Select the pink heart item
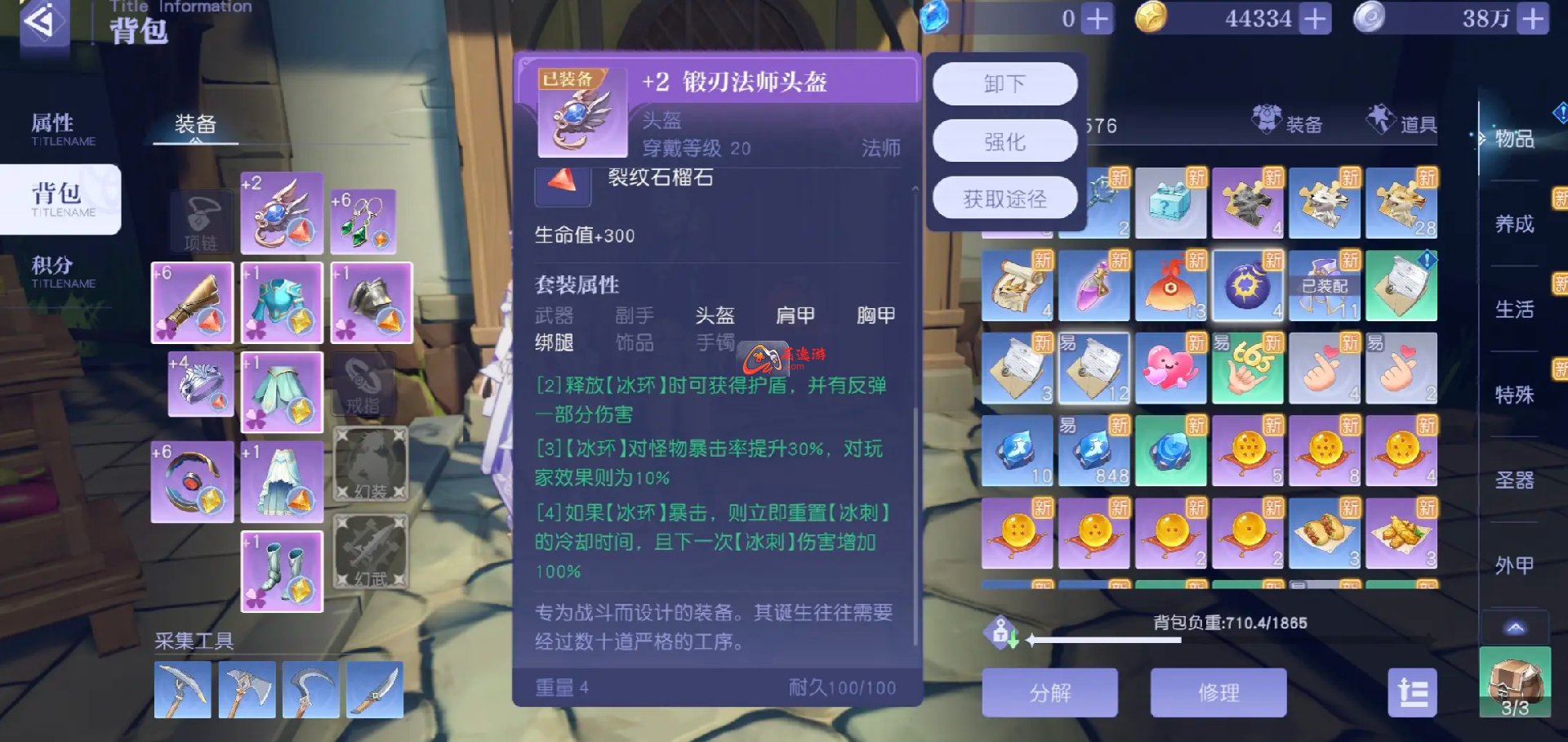The height and width of the screenshot is (742, 1568). pyautogui.click(x=1170, y=369)
